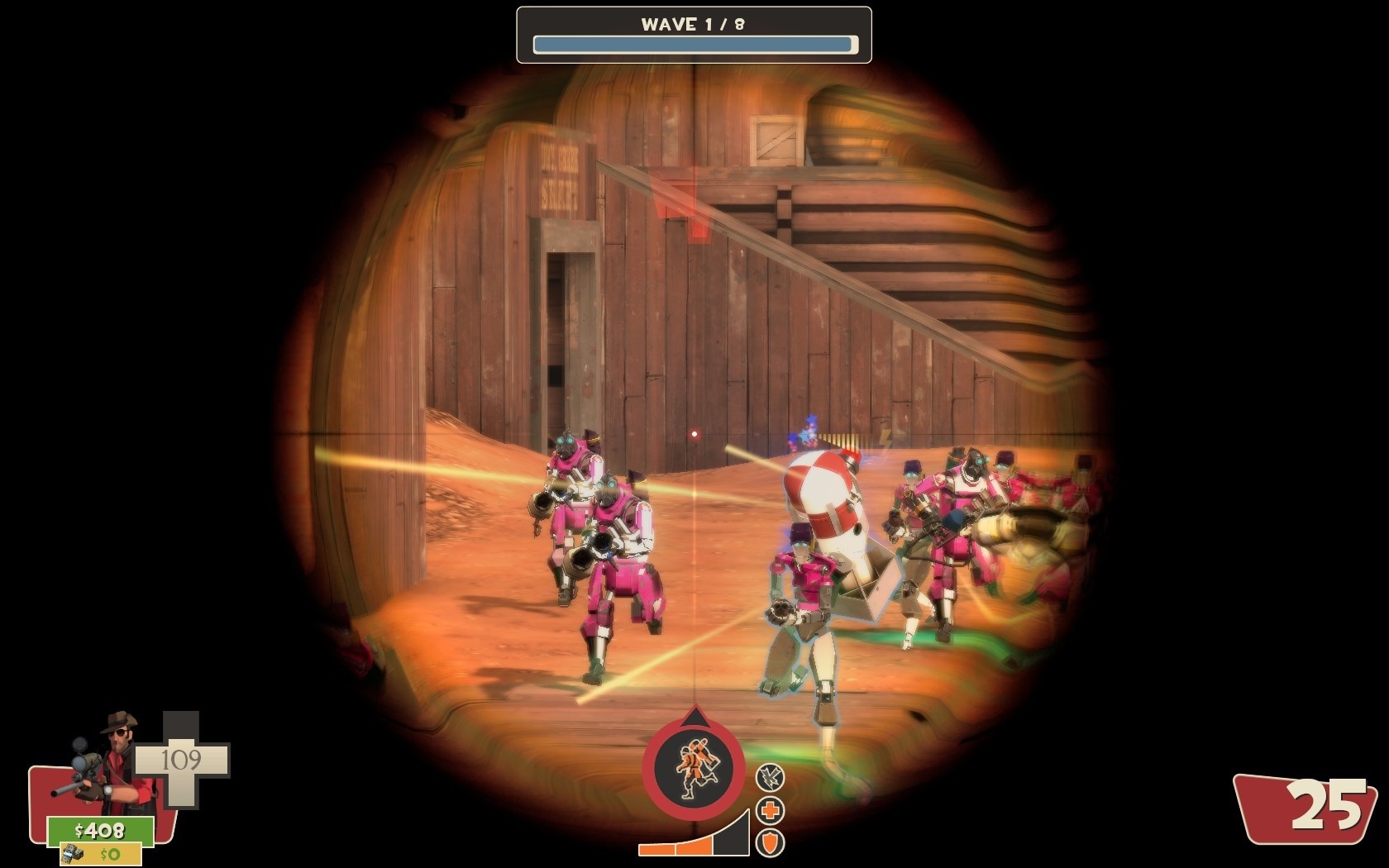Click the sniper charge meter ramp
1389x868 pixels.
(694, 842)
